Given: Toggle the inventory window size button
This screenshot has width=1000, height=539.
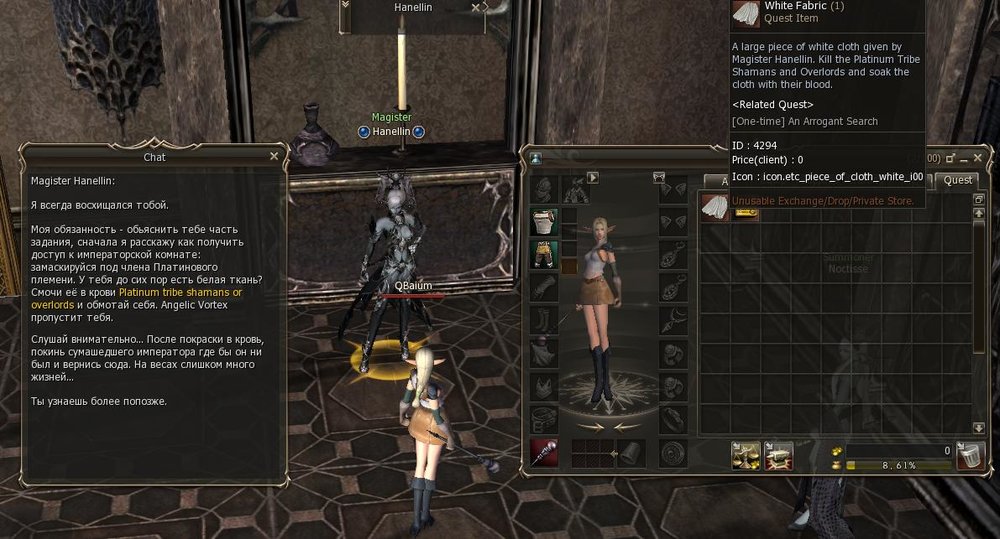Looking at the screenshot, I should [x=949, y=157].
